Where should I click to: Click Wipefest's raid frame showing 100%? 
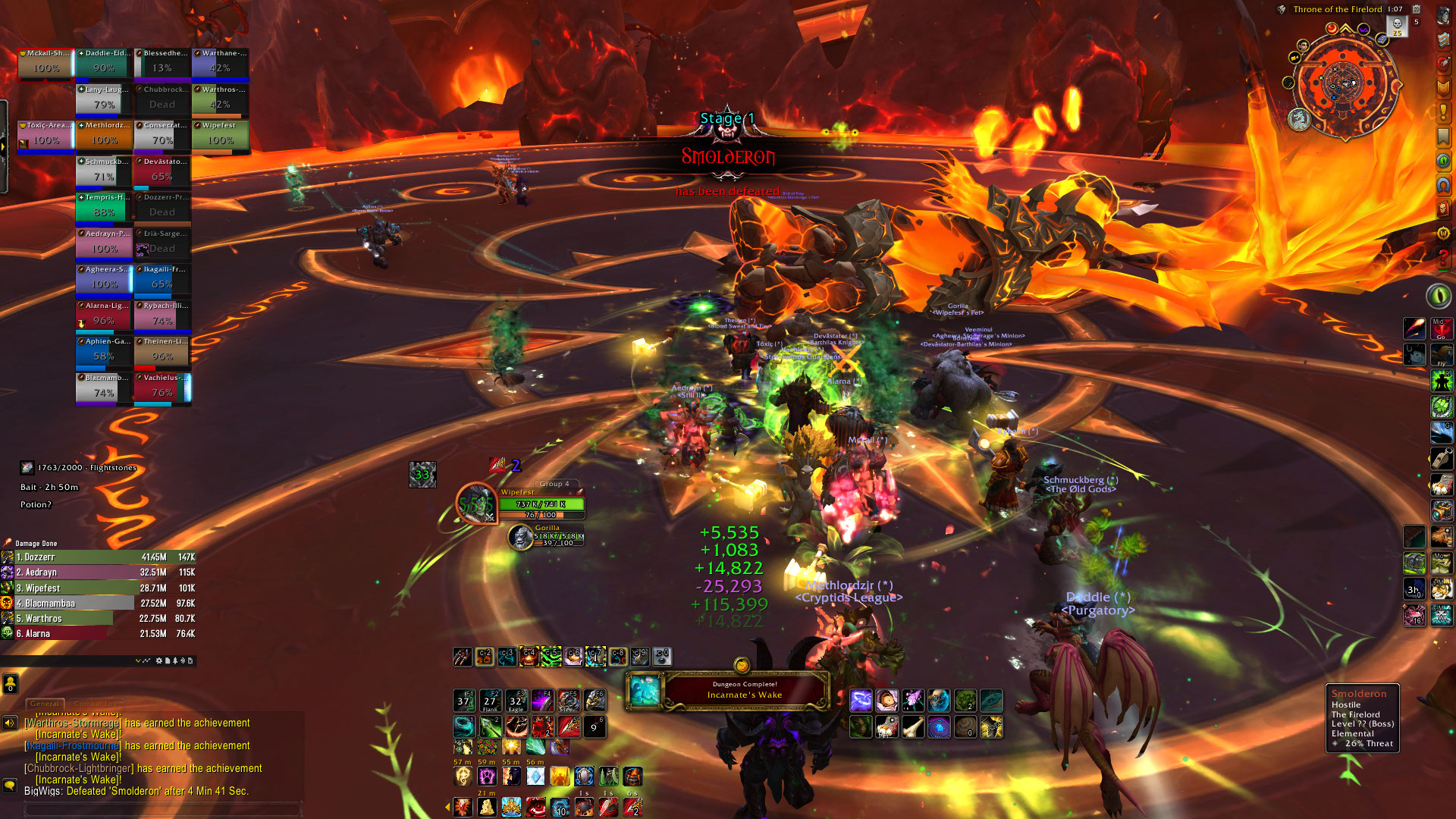pyautogui.click(x=220, y=136)
